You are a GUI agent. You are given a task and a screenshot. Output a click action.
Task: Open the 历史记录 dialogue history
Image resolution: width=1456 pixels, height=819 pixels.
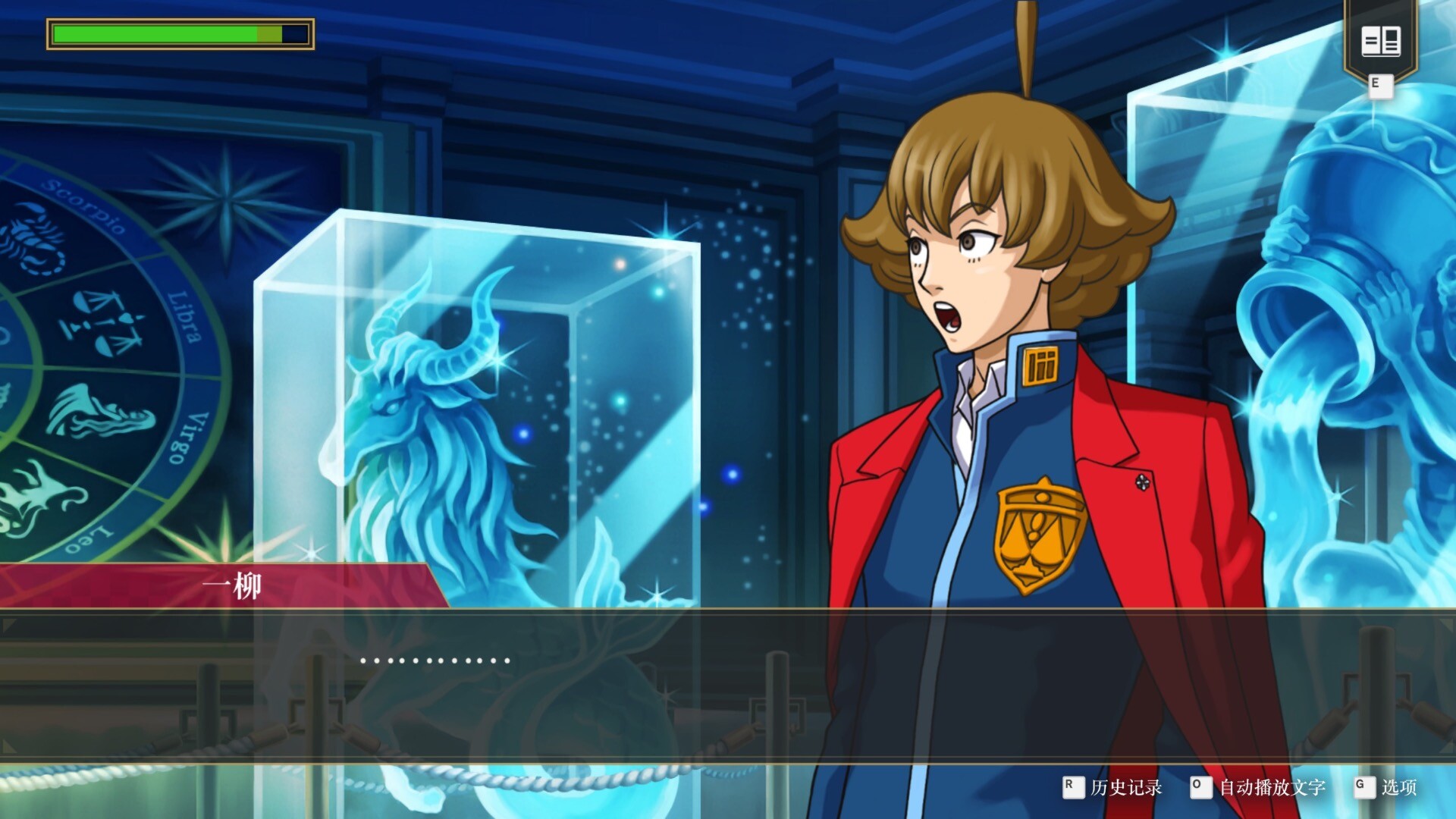pos(1125,788)
